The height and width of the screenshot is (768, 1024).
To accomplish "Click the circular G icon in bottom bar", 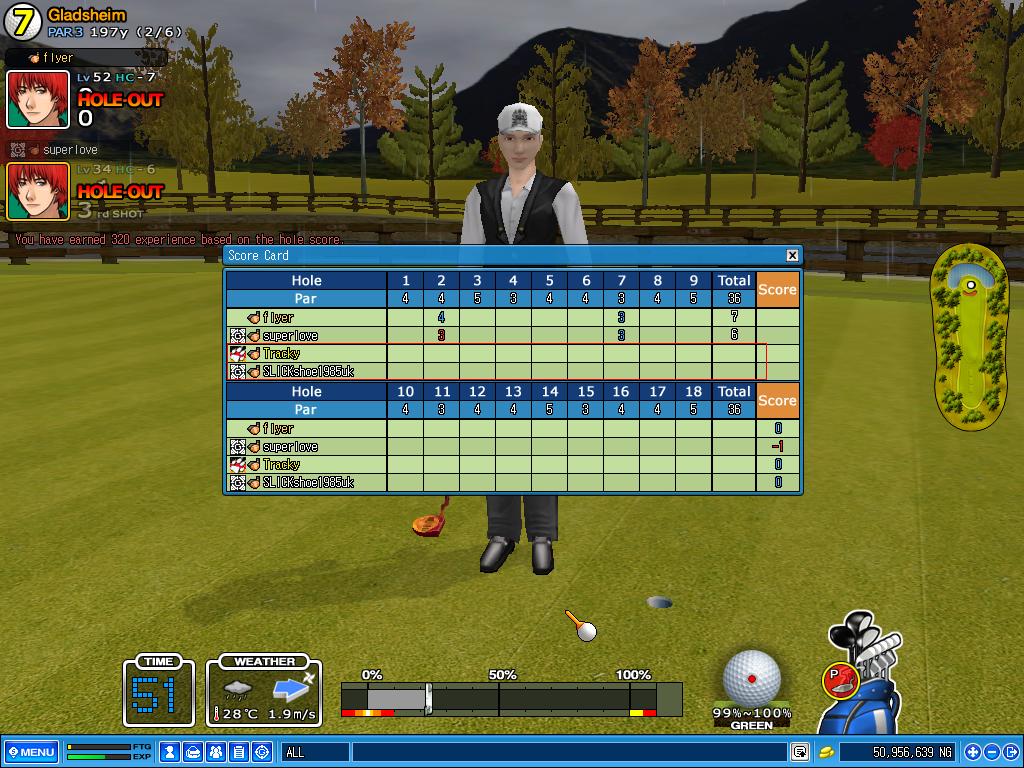I will coord(262,752).
